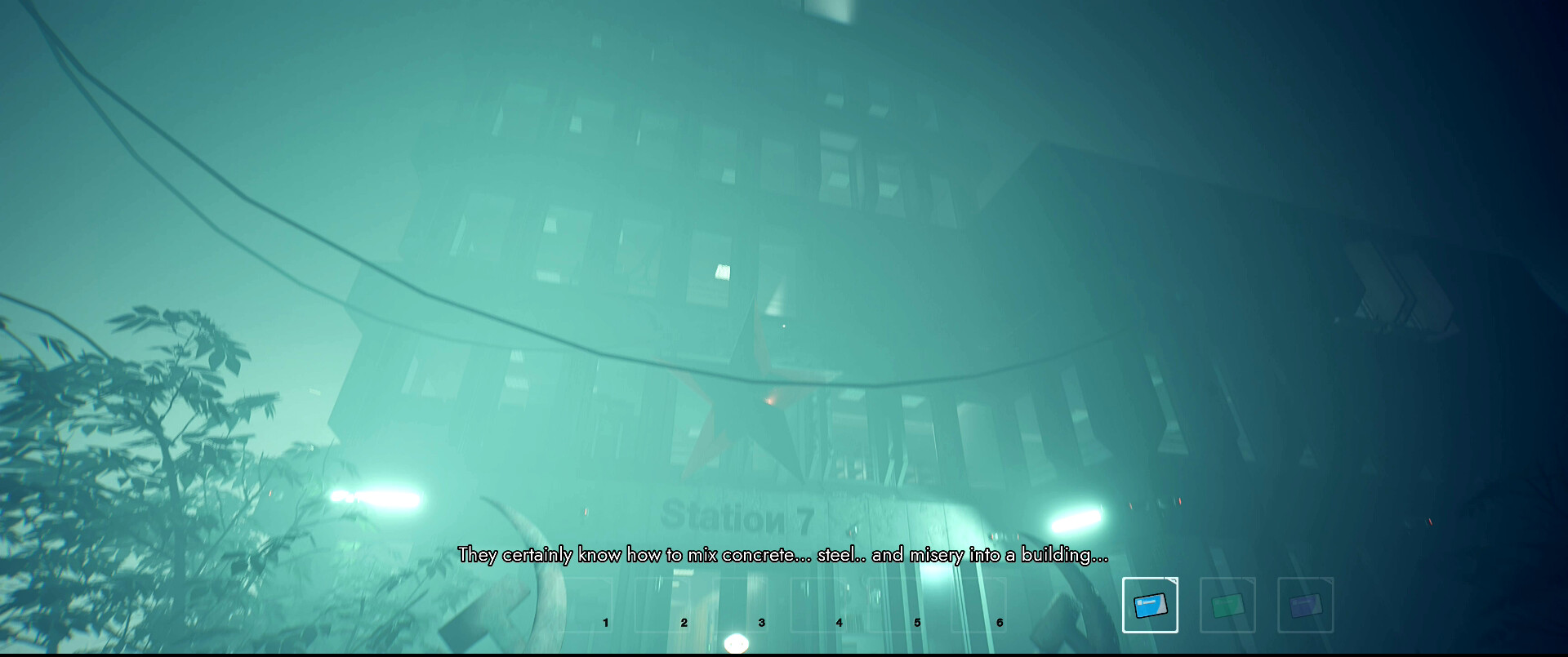Select the purple keycard icon
1568x657 pixels.
pos(1304,606)
